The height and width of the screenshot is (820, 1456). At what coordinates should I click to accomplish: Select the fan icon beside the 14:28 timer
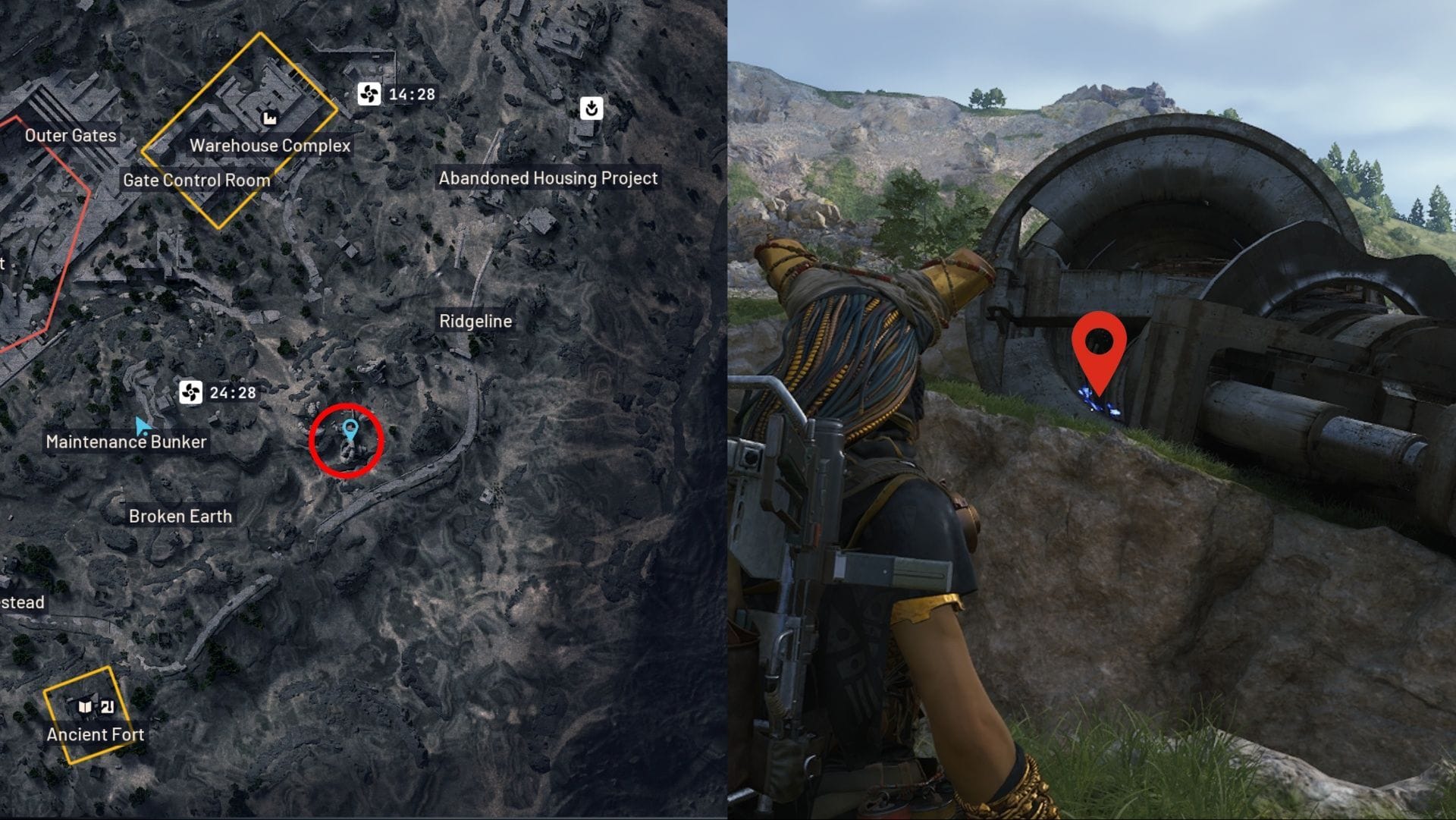click(x=369, y=94)
